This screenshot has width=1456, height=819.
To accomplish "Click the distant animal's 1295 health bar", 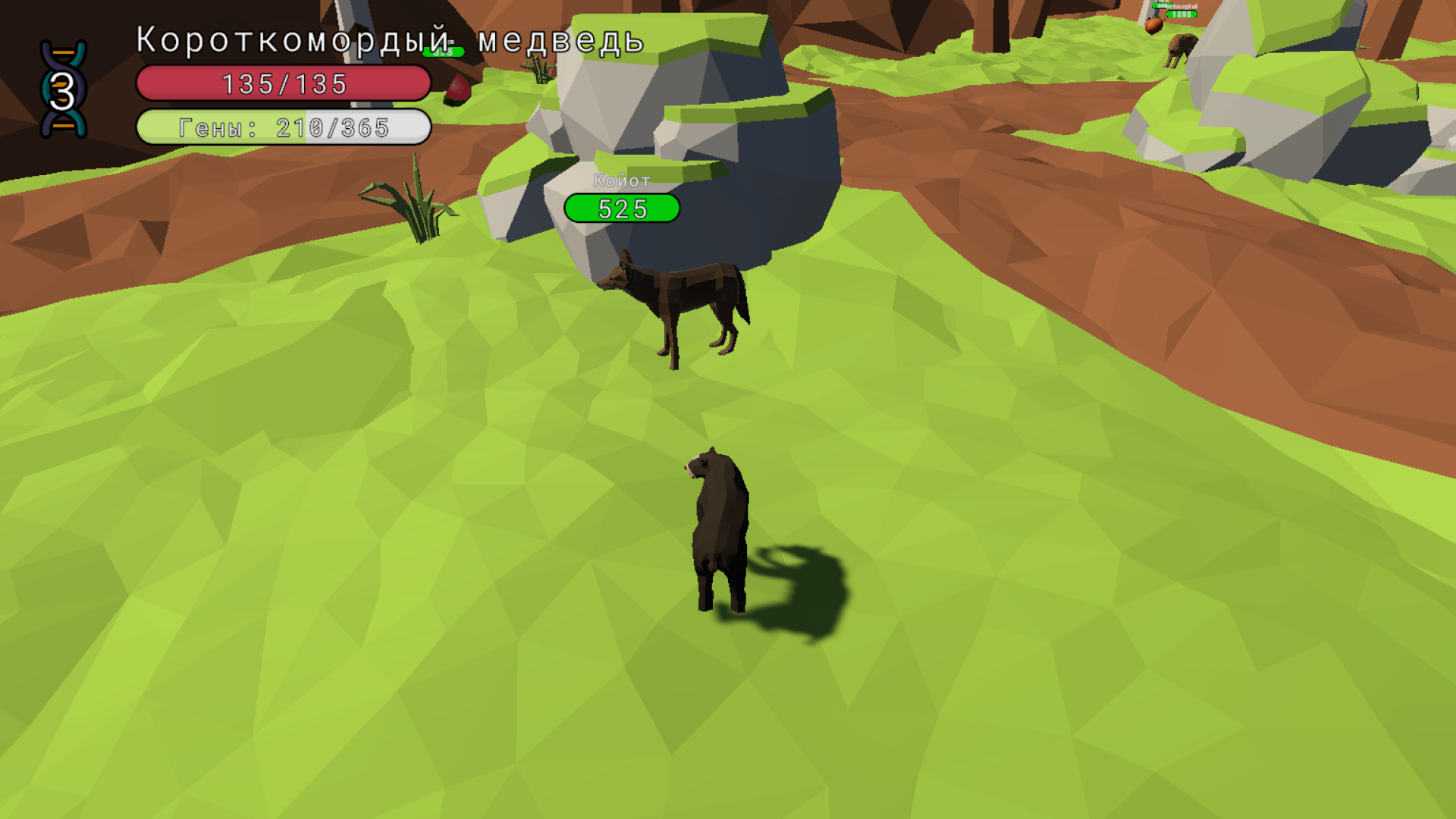I will [1180, 15].
